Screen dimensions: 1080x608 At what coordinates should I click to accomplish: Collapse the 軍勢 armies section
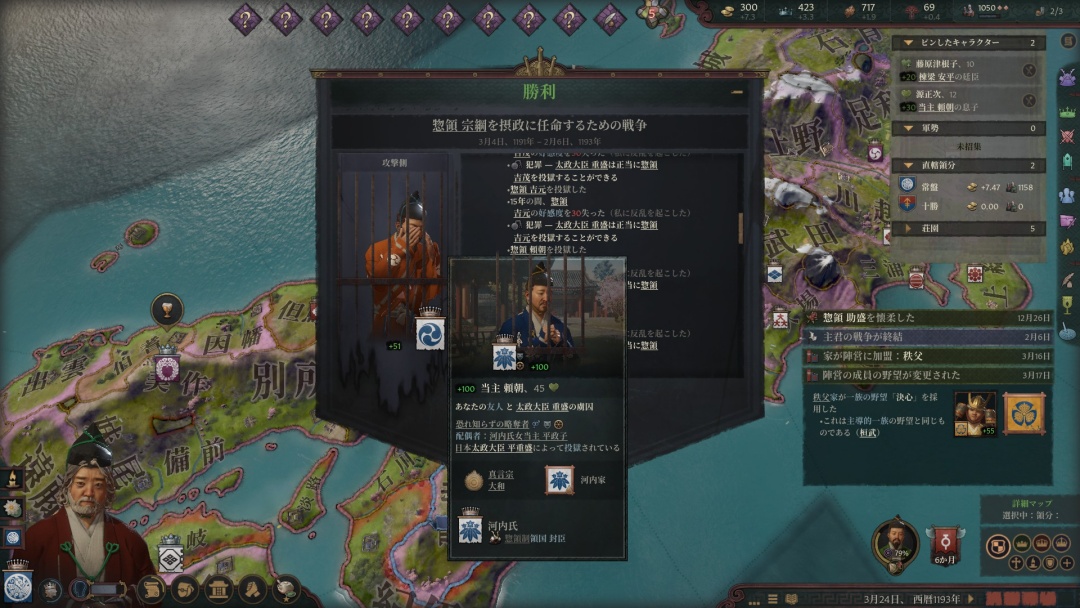908,128
